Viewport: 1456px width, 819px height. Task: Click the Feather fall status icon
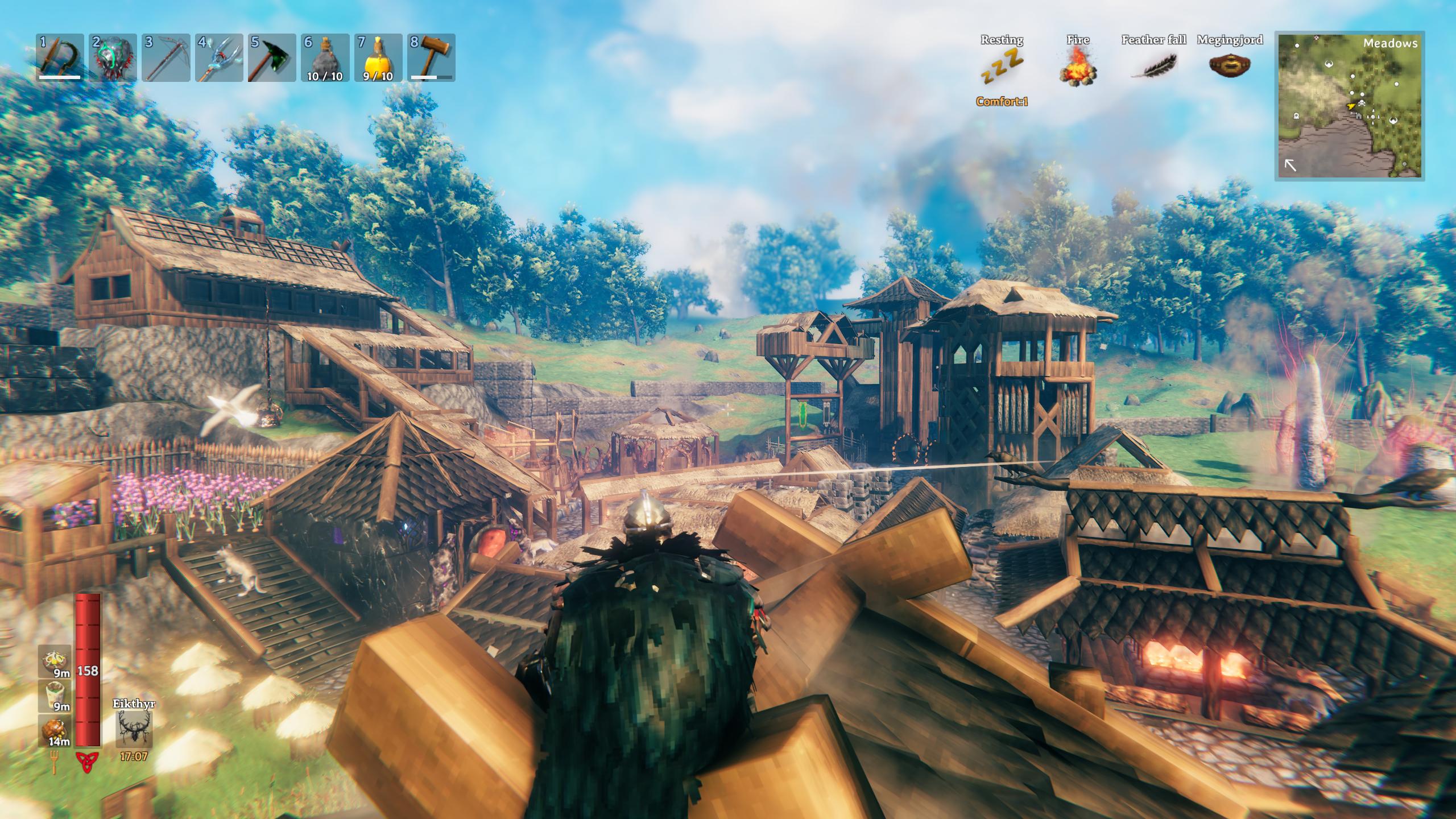tap(1153, 67)
